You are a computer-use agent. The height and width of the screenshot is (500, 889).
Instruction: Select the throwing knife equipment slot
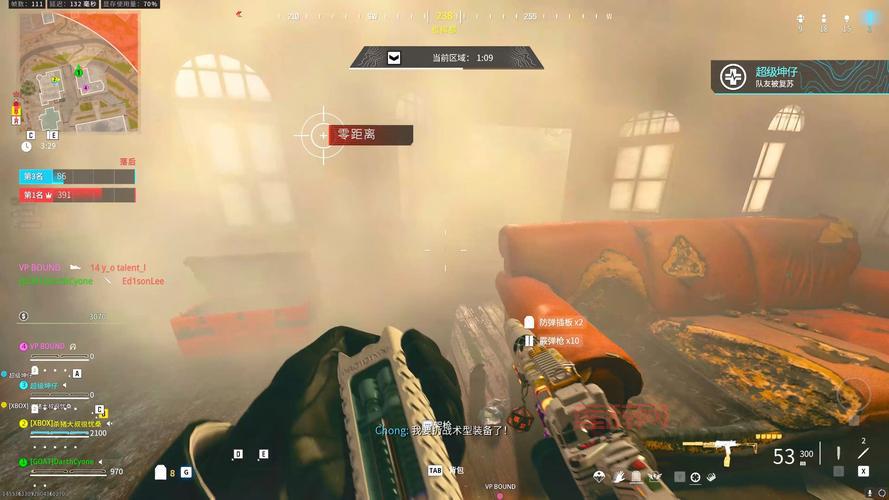tap(862, 451)
